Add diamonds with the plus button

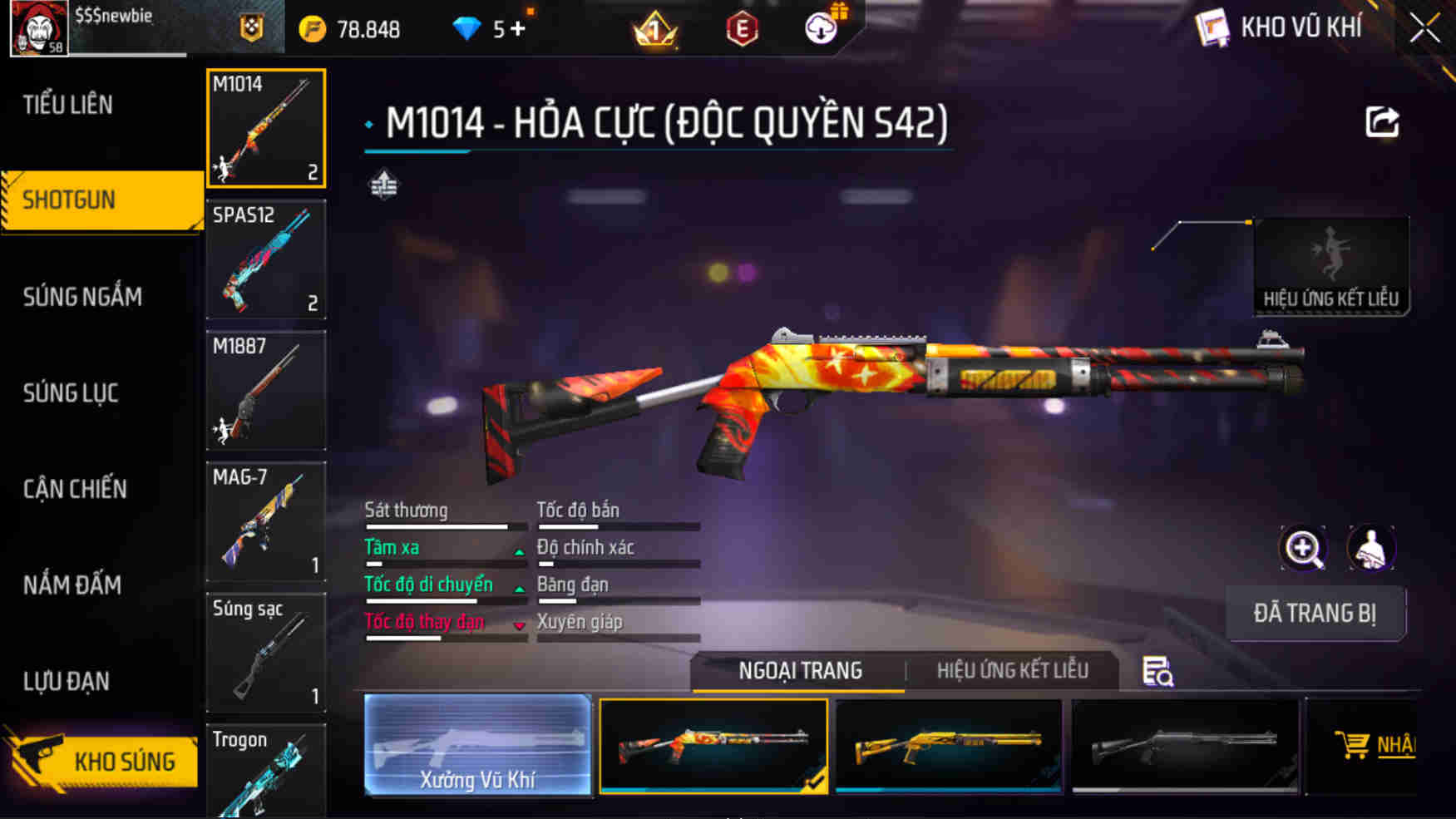(518, 29)
